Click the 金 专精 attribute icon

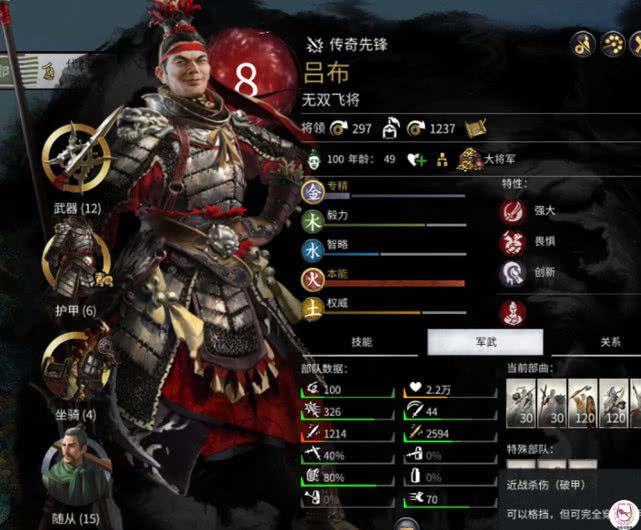tap(312, 190)
